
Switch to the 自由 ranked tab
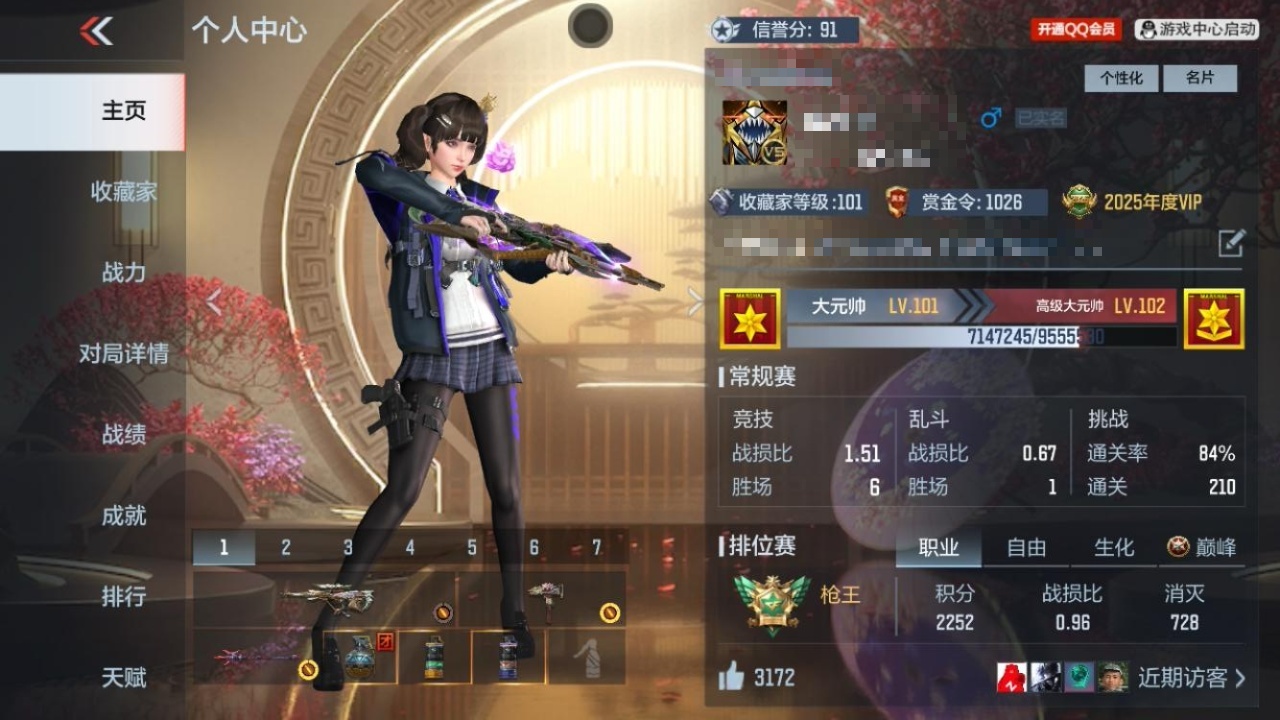pos(1026,547)
